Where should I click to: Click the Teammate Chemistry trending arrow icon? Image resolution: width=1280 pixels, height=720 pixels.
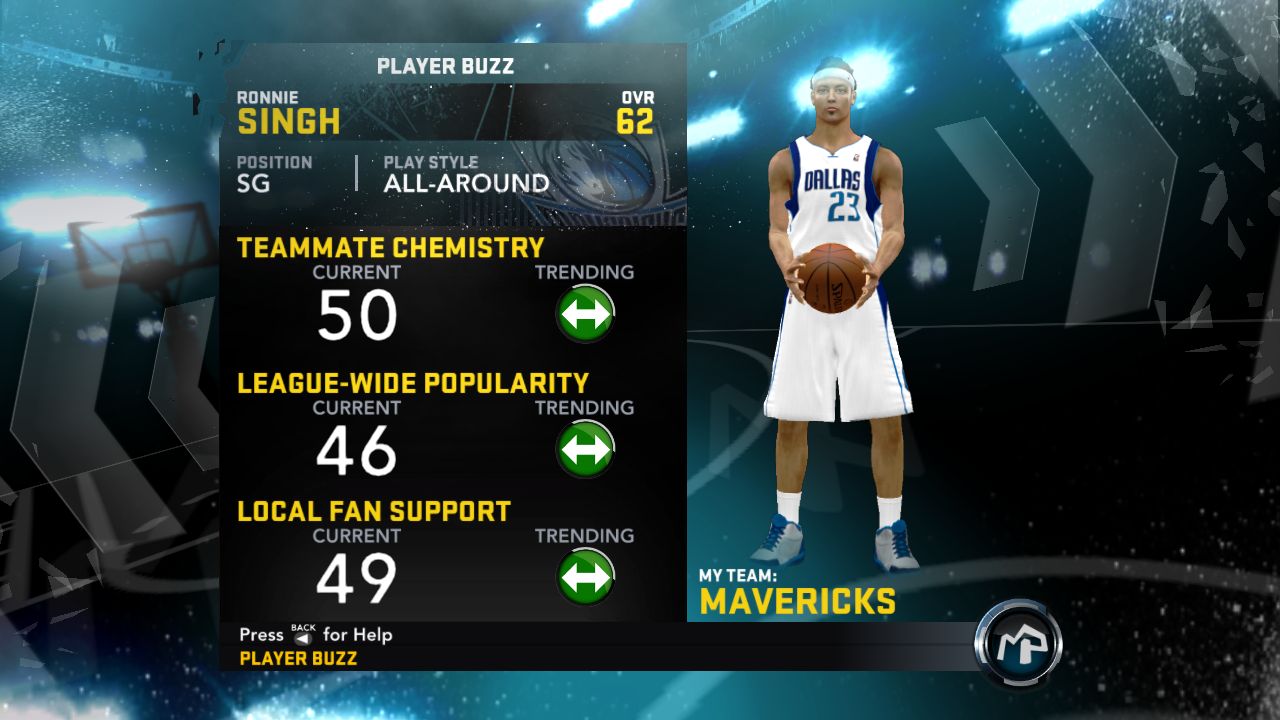point(586,311)
